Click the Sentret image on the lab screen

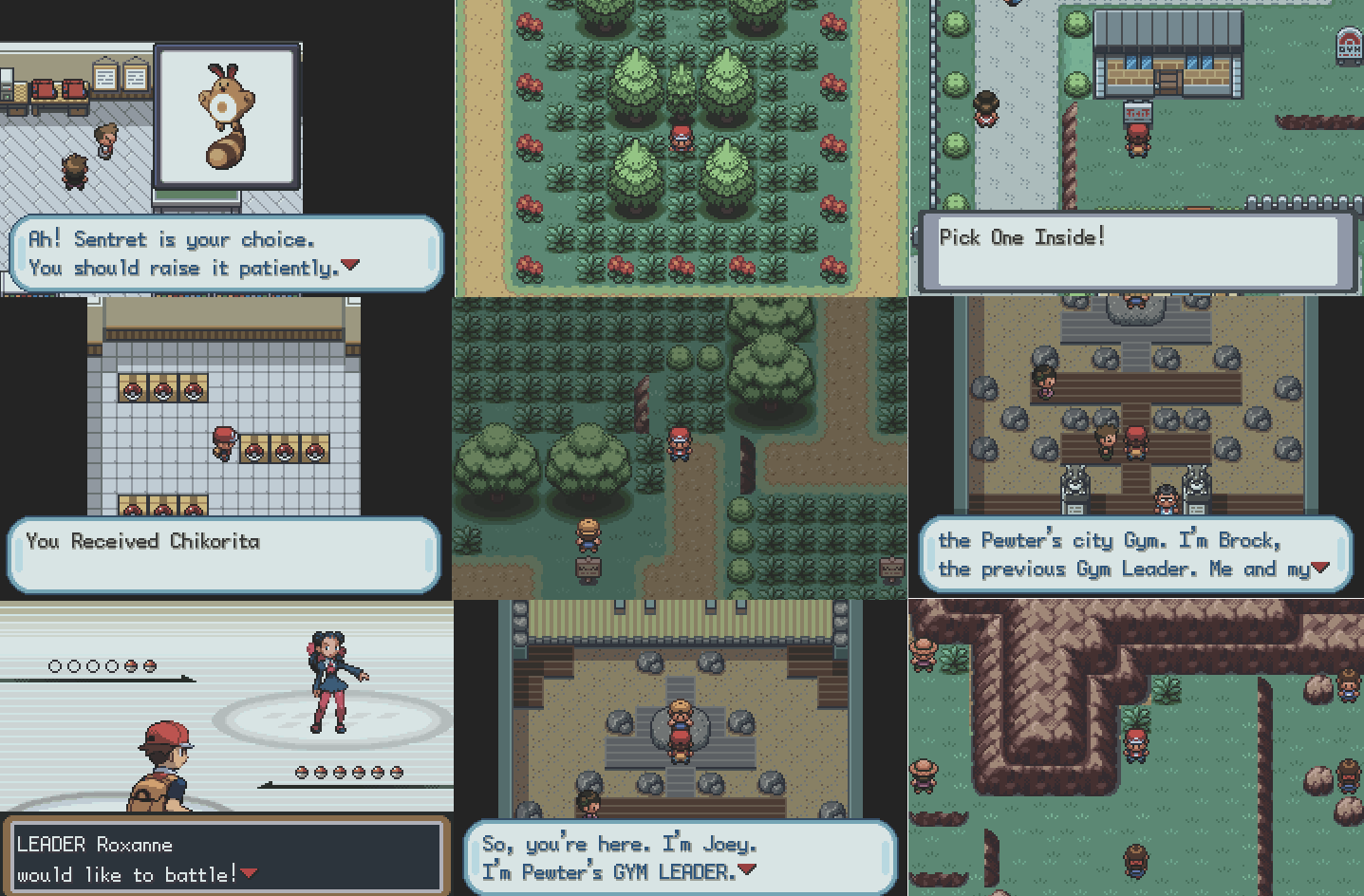228,114
